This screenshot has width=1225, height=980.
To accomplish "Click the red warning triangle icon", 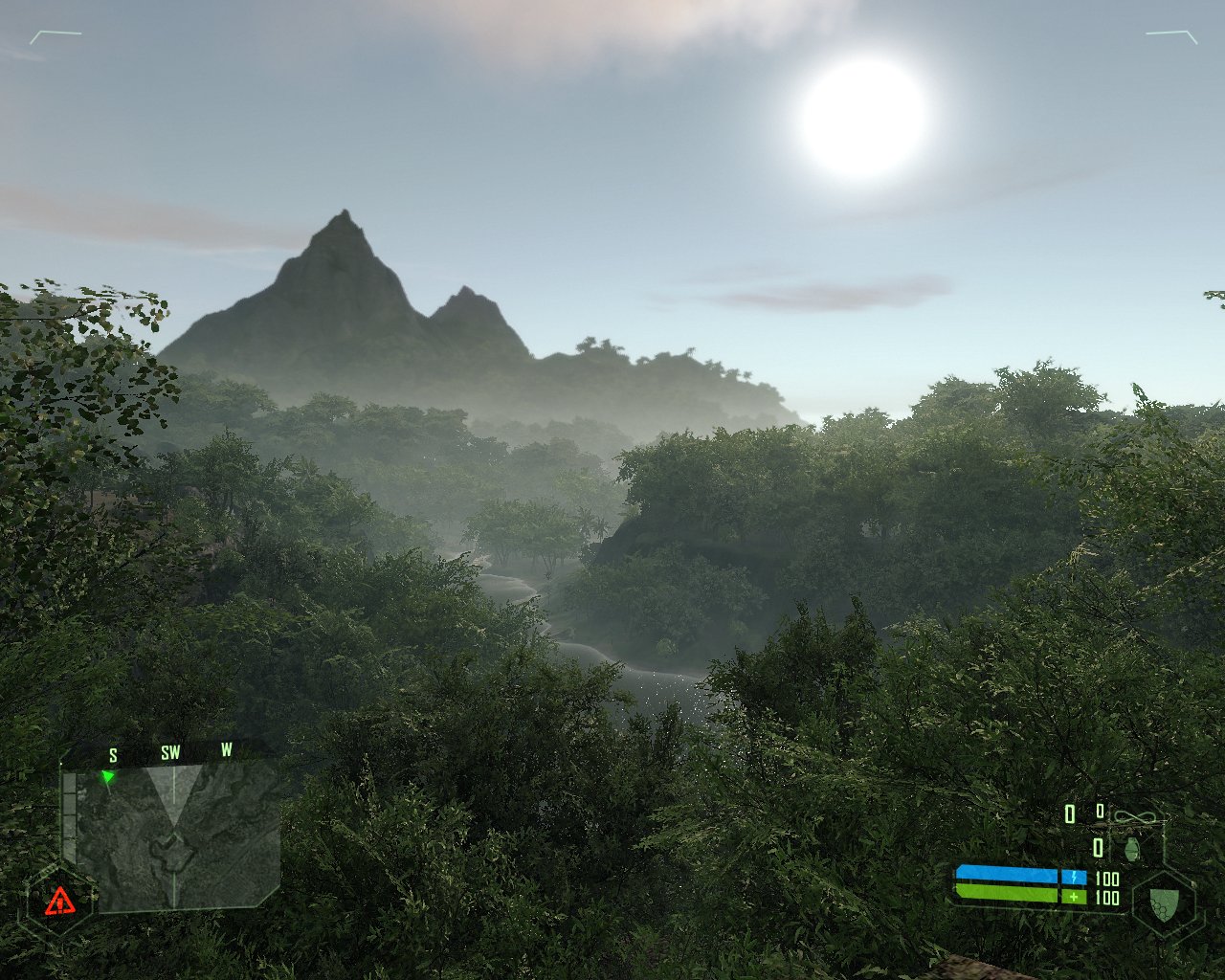I will 60,900.
